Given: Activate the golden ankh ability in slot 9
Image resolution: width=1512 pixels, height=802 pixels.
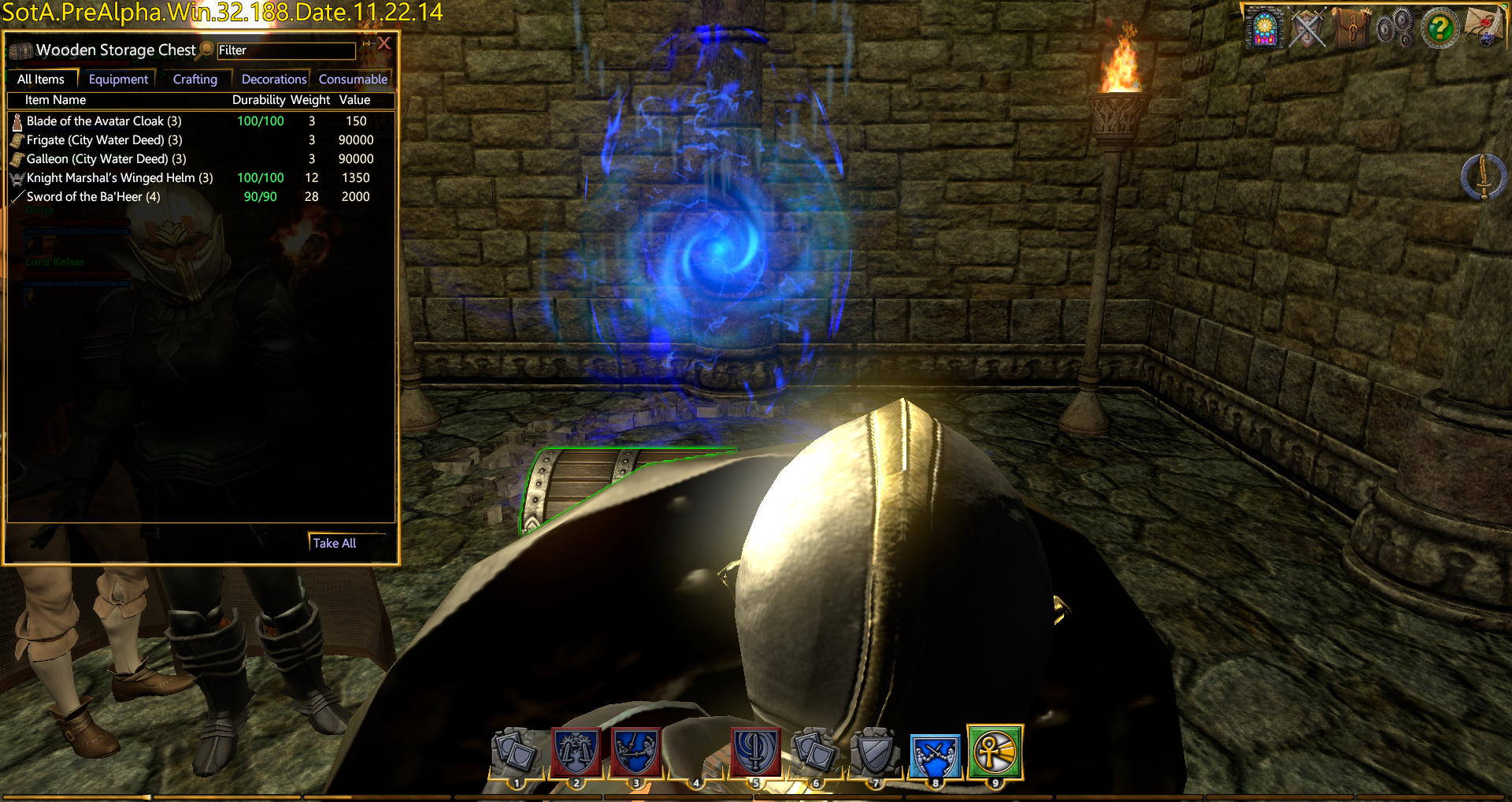Looking at the screenshot, I should tap(995, 752).
